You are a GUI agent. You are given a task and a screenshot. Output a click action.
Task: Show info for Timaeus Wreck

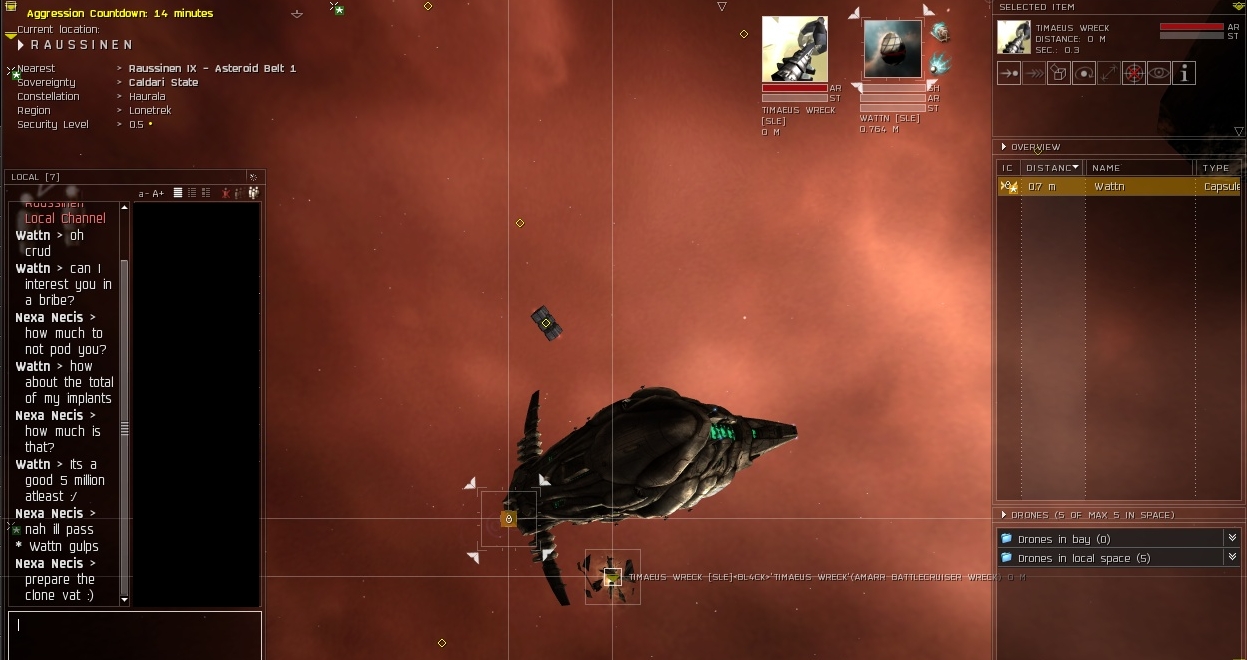coord(1184,73)
